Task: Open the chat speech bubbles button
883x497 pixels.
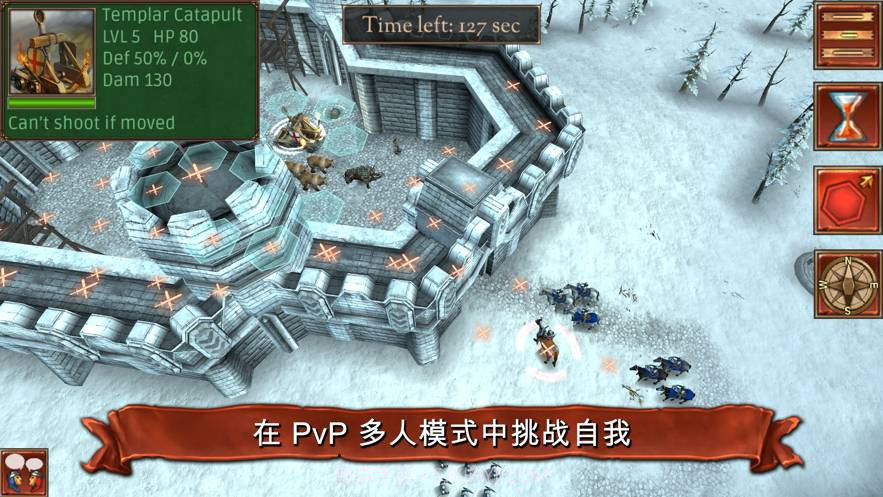Action: pos(22,473)
